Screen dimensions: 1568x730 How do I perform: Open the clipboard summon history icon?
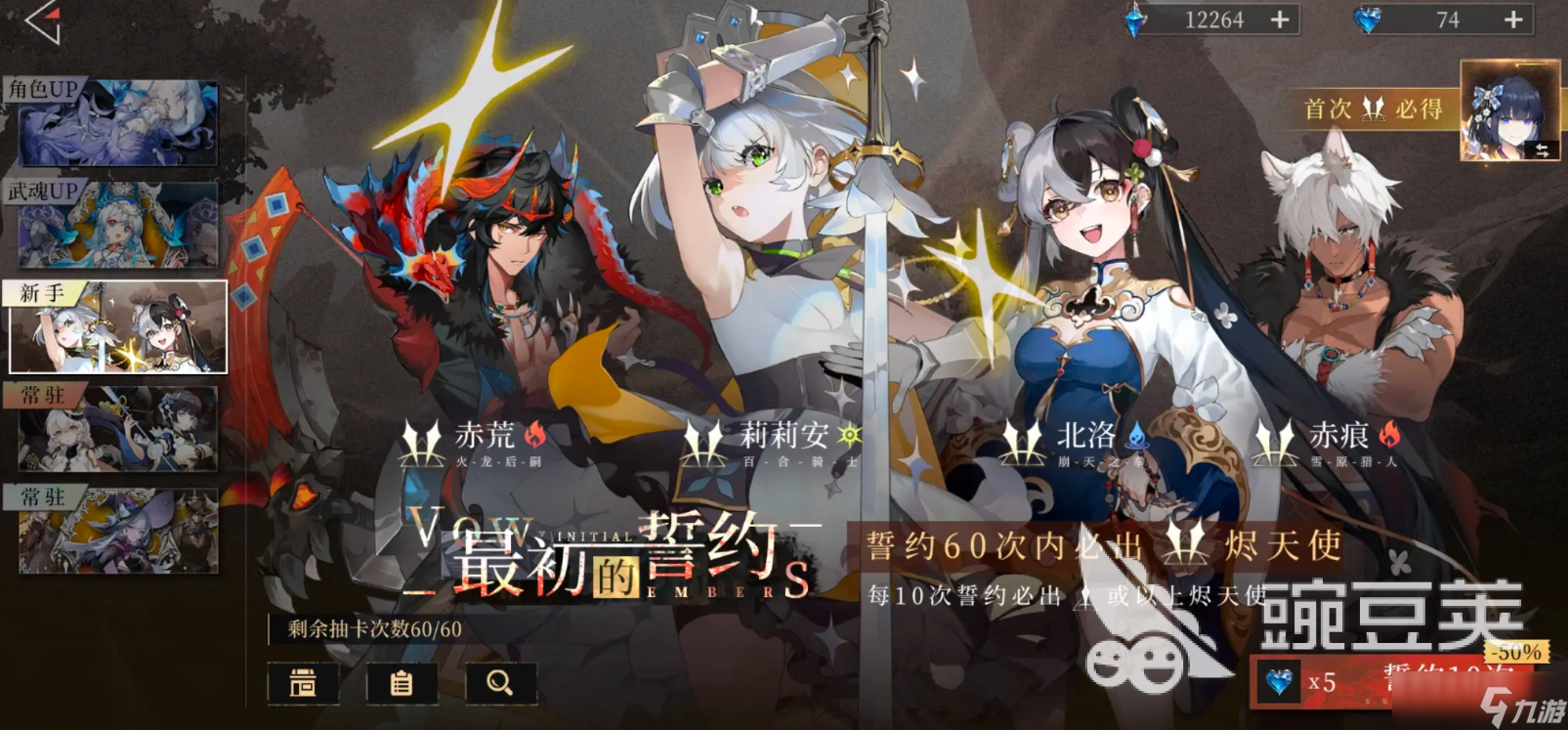(403, 684)
